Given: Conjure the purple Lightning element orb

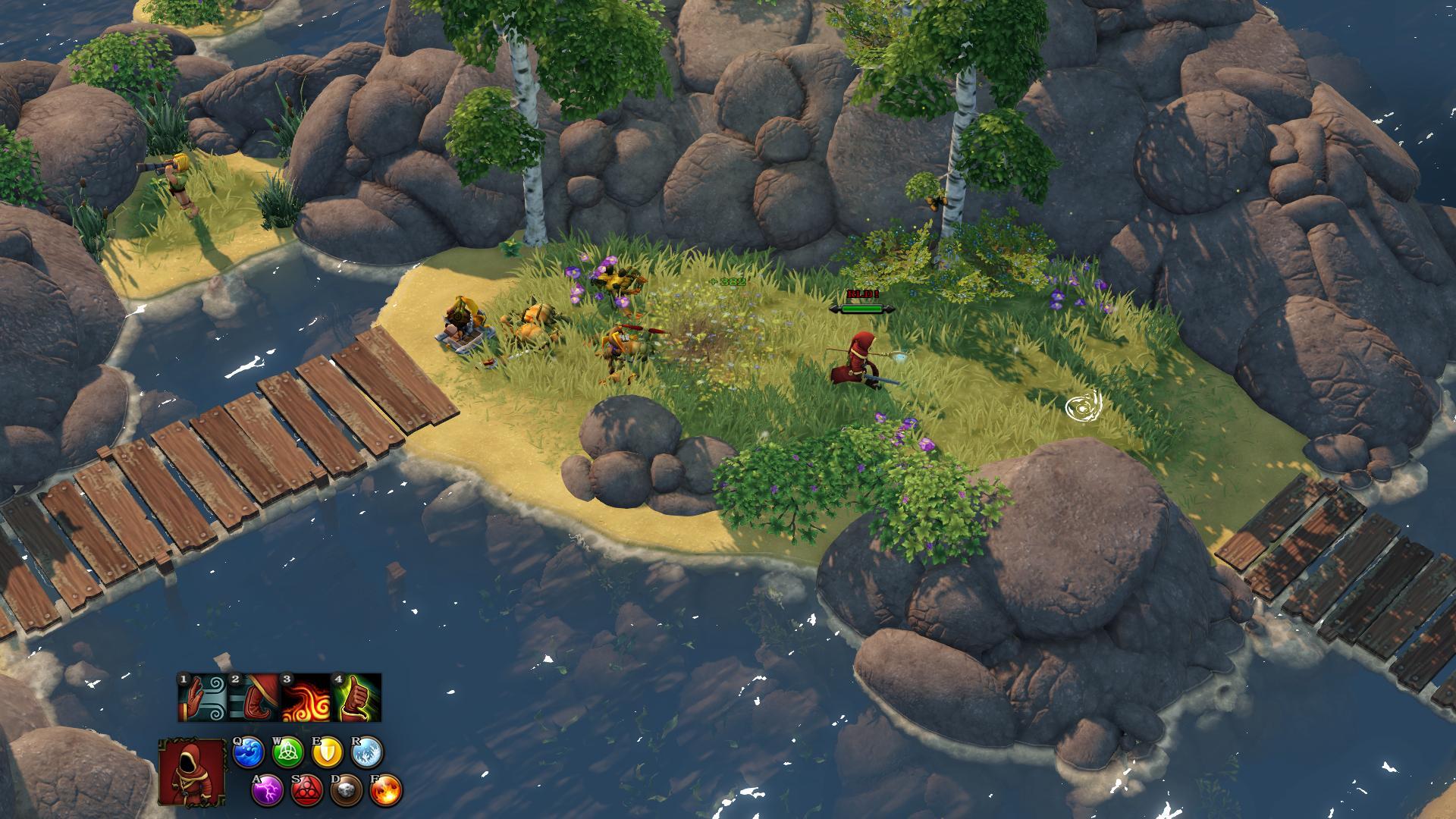Looking at the screenshot, I should click(267, 791).
